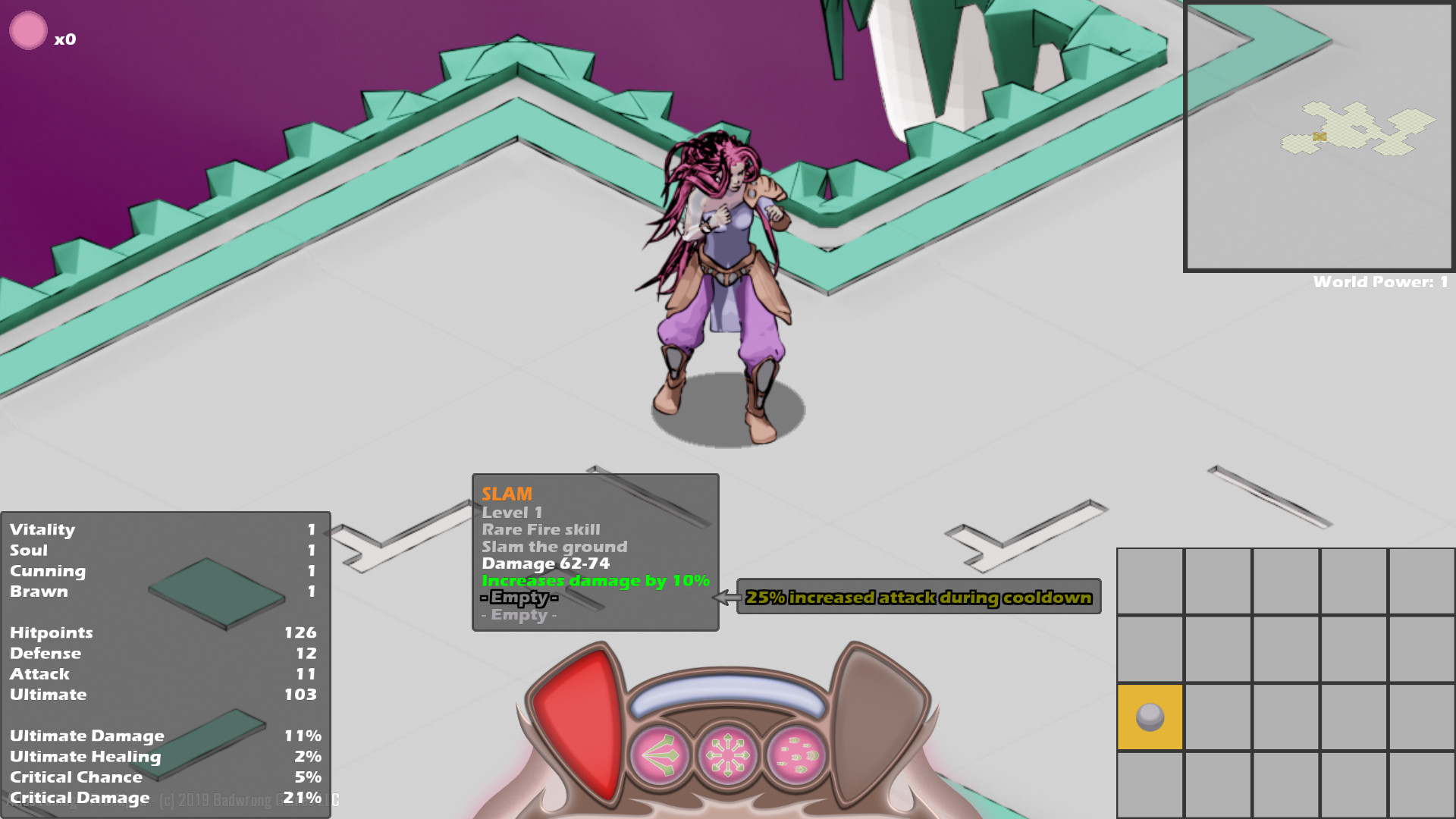Click the grayed second Empty slot in tooltip
The width and height of the screenshot is (1456, 819).
pyautogui.click(x=520, y=615)
